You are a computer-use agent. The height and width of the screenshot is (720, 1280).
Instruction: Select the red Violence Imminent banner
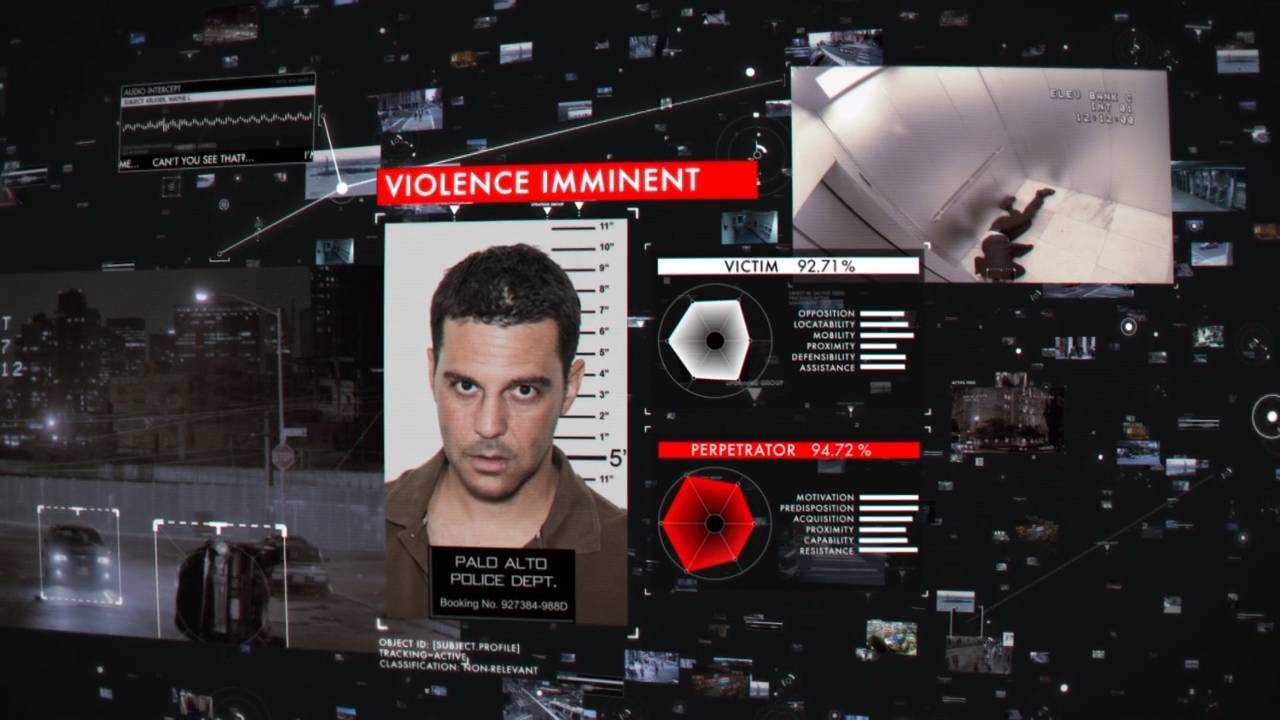567,182
